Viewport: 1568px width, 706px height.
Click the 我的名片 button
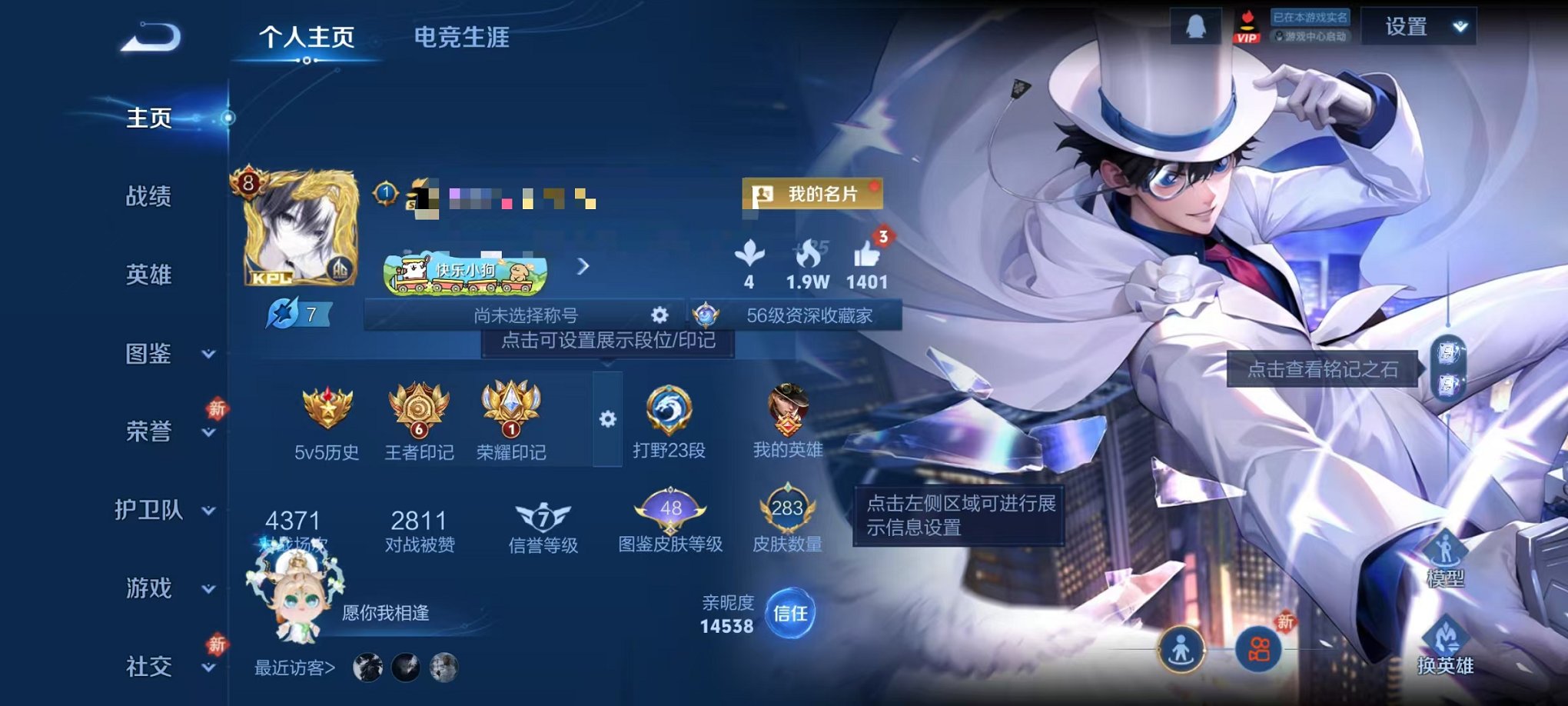point(812,194)
